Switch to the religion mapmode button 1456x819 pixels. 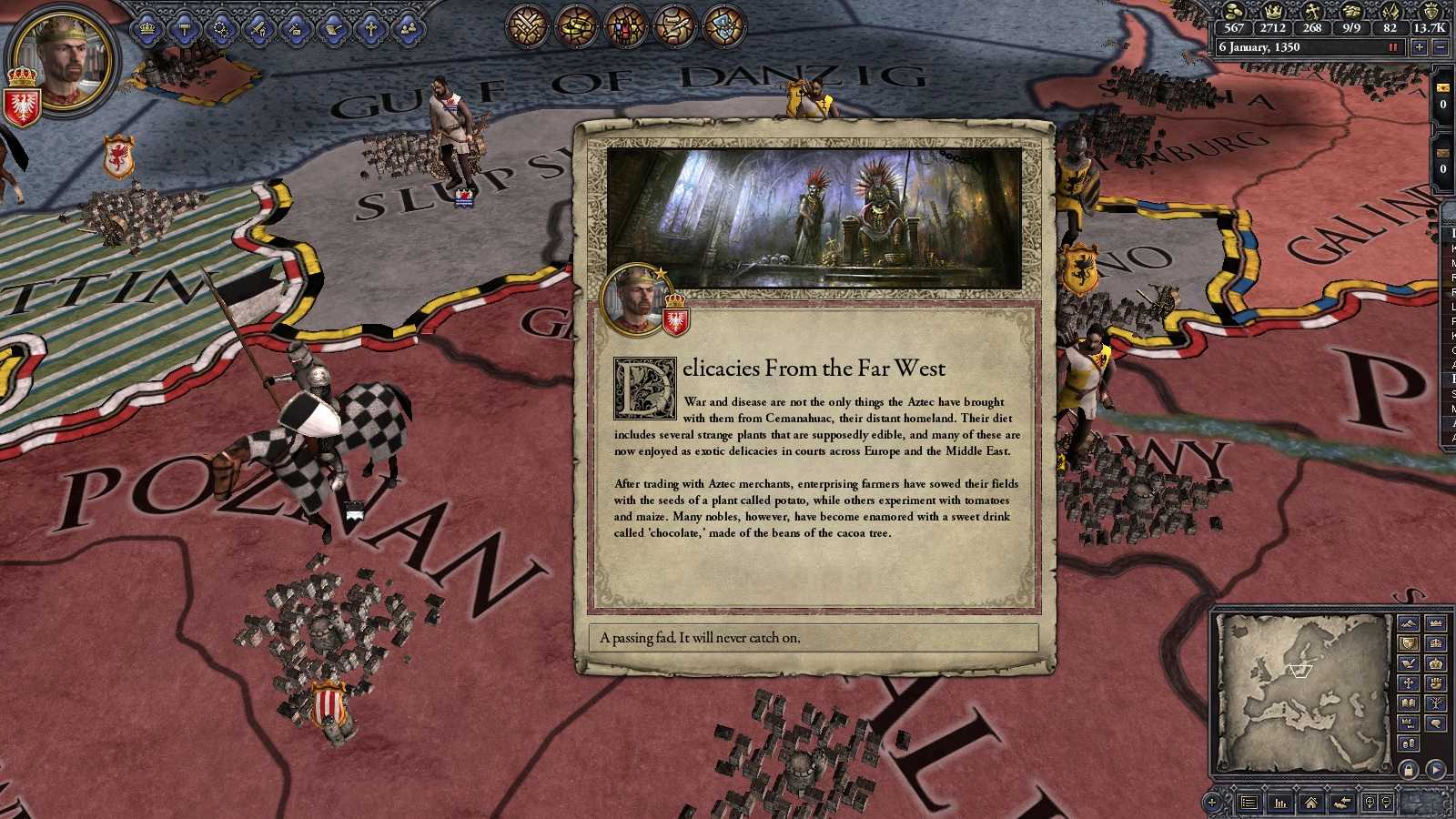pos(1408,683)
